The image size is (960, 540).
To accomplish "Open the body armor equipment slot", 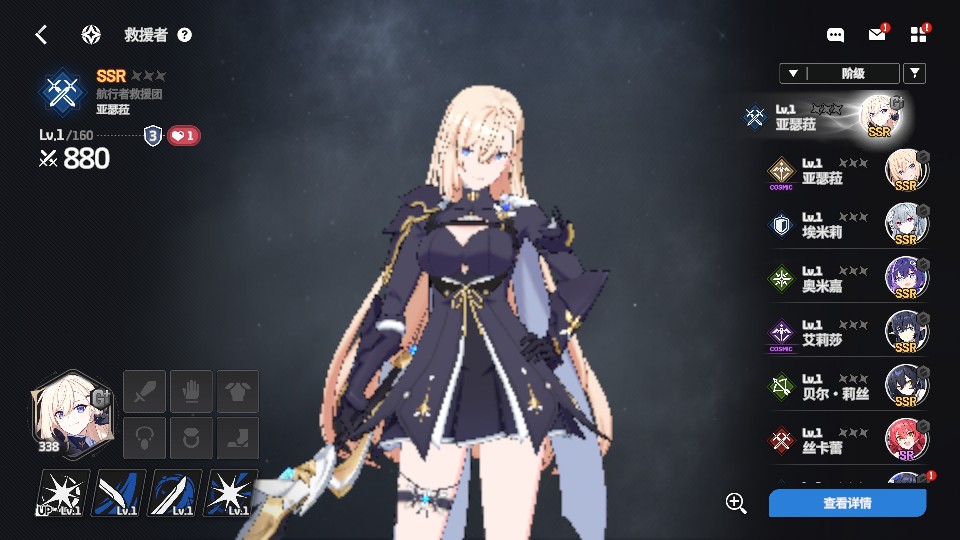I will (x=238, y=391).
